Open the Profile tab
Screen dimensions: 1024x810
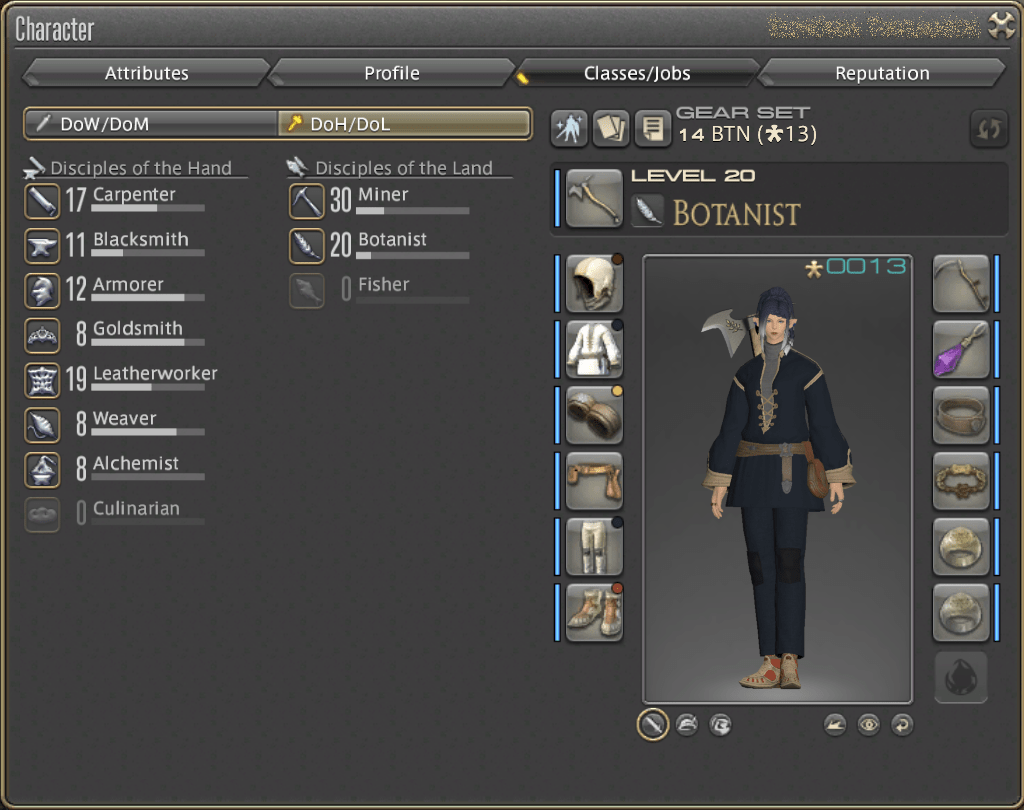(391, 73)
